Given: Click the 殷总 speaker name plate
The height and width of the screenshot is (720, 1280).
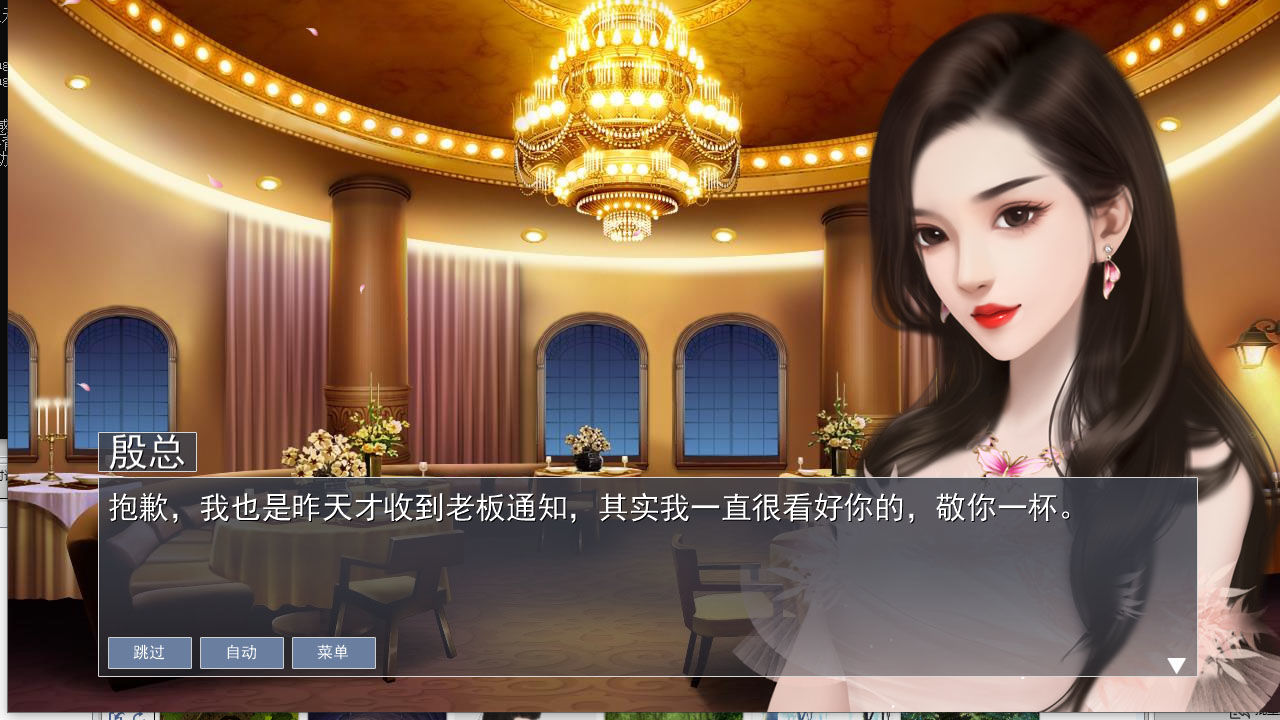Looking at the screenshot, I should coord(146,455).
